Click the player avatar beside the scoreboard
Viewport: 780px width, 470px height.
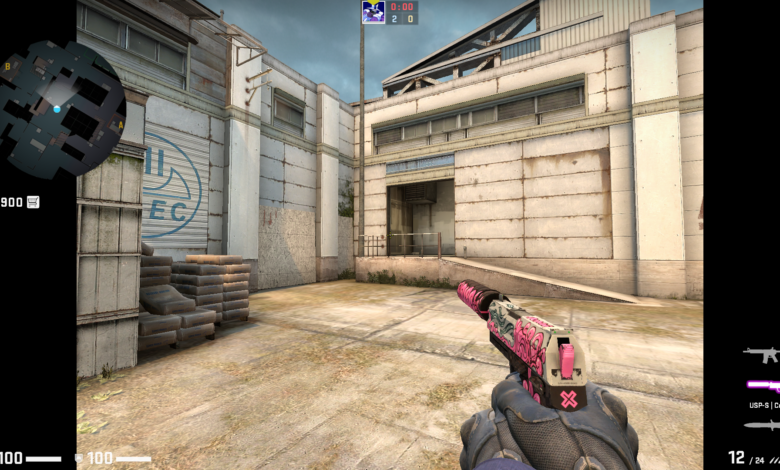(x=373, y=12)
